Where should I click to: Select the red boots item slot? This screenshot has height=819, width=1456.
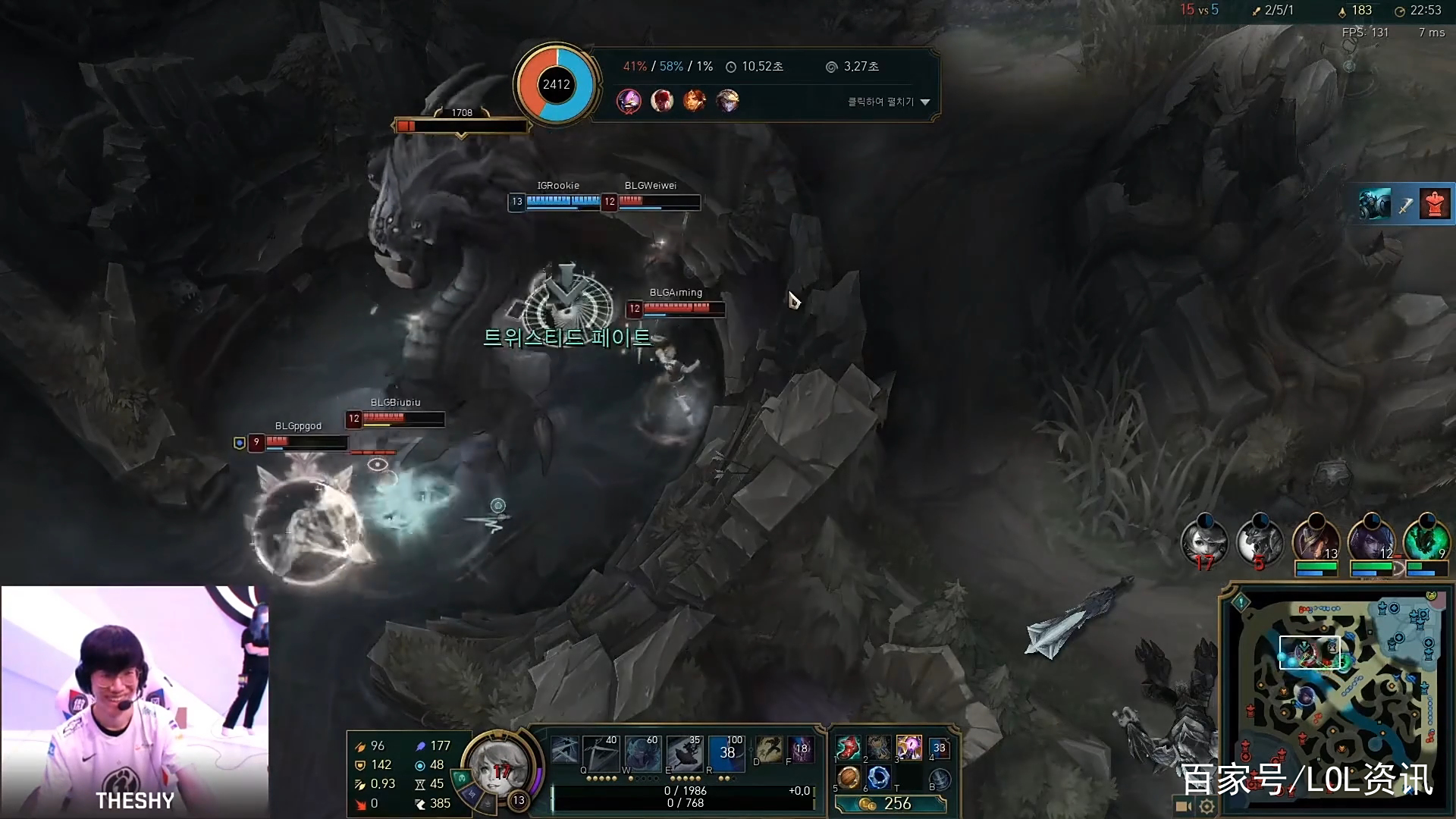point(849,748)
